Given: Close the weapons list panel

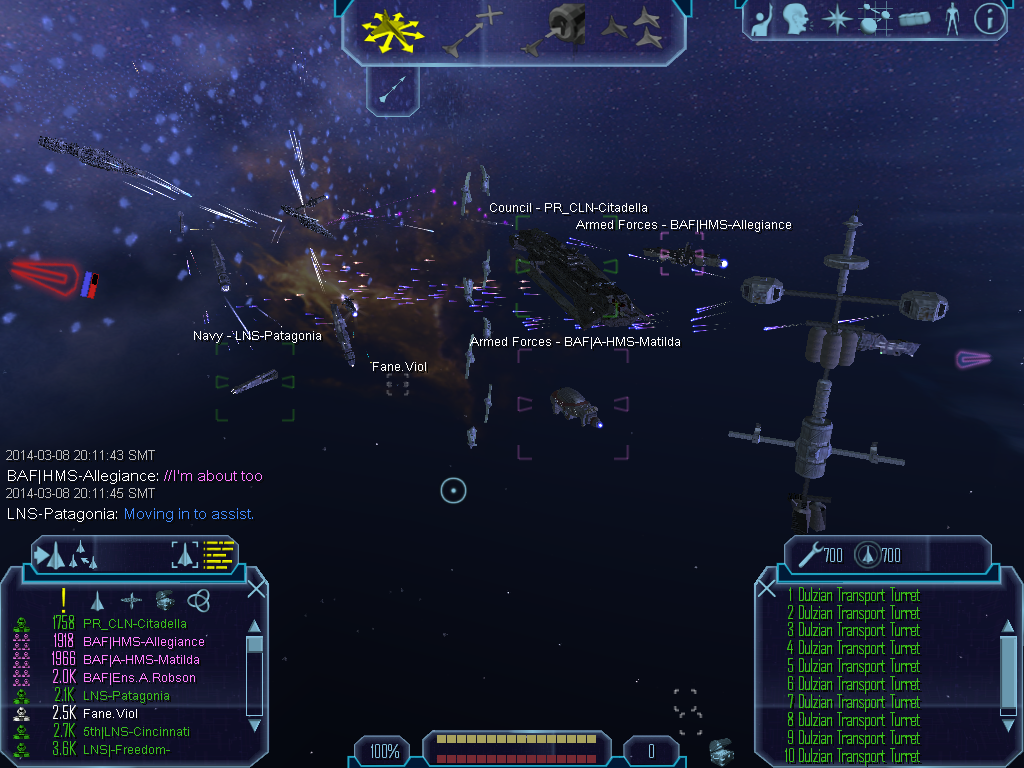Looking at the screenshot, I should click(x=767, y=589).
